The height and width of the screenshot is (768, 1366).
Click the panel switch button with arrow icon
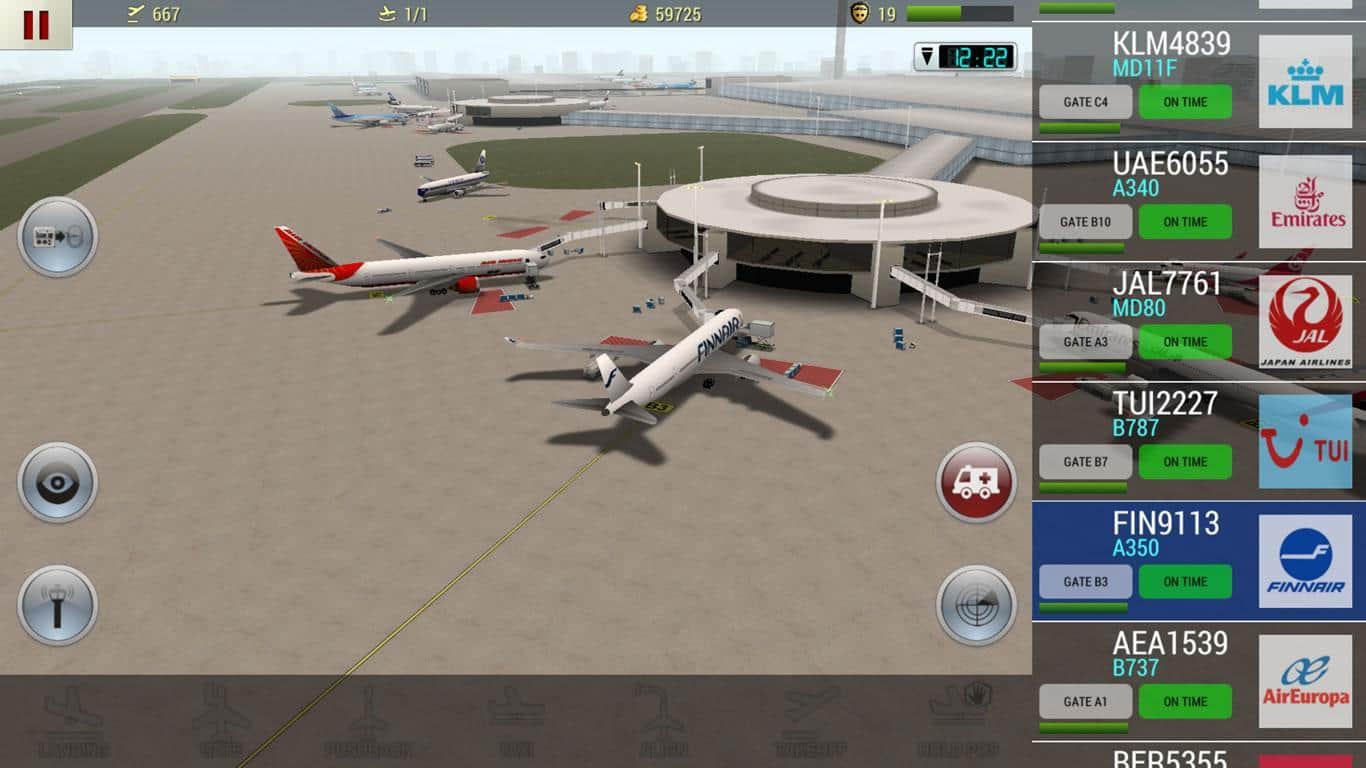pyautogui.click(x=57, y=237)
